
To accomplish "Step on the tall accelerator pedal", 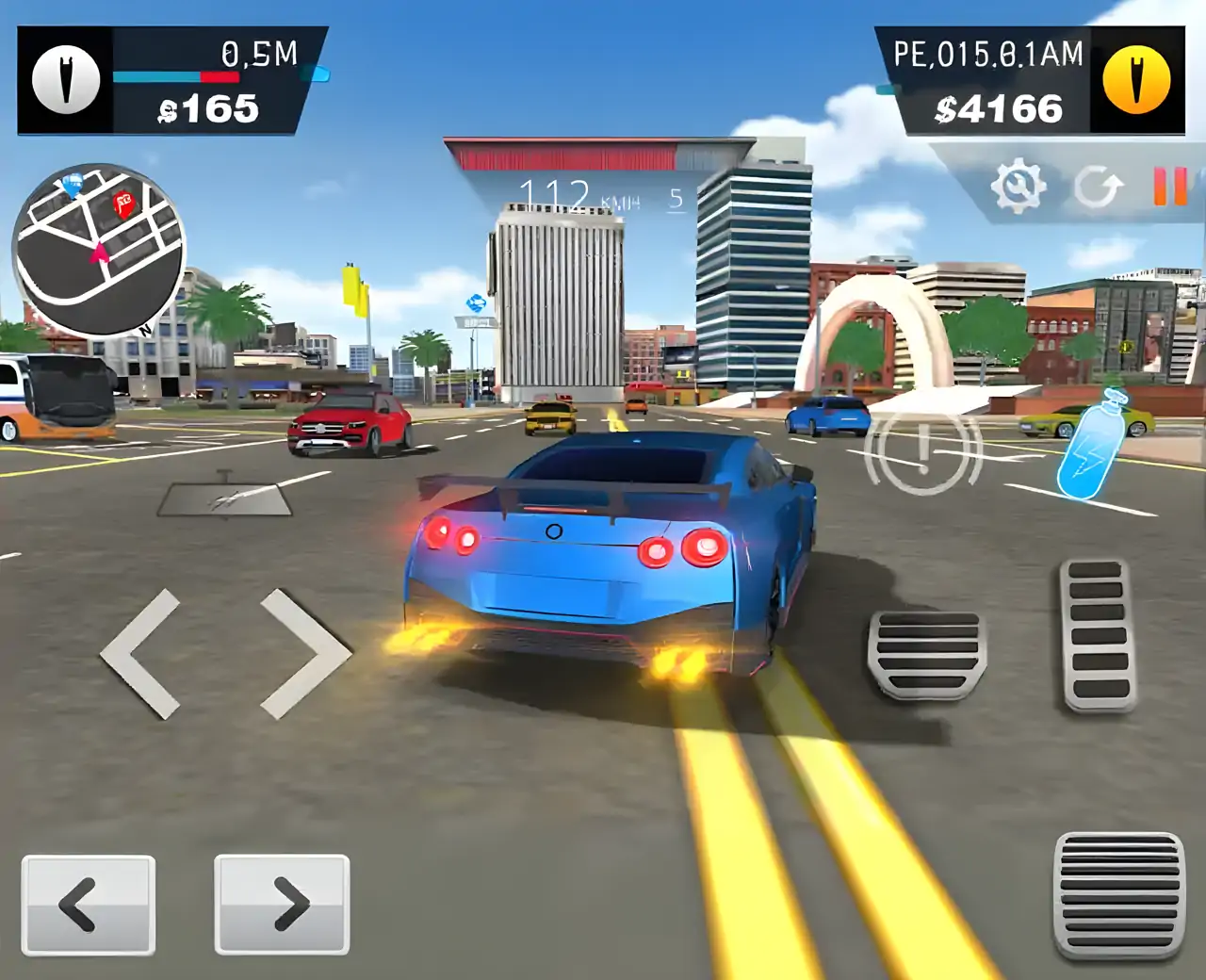I will pos(1098,633).
